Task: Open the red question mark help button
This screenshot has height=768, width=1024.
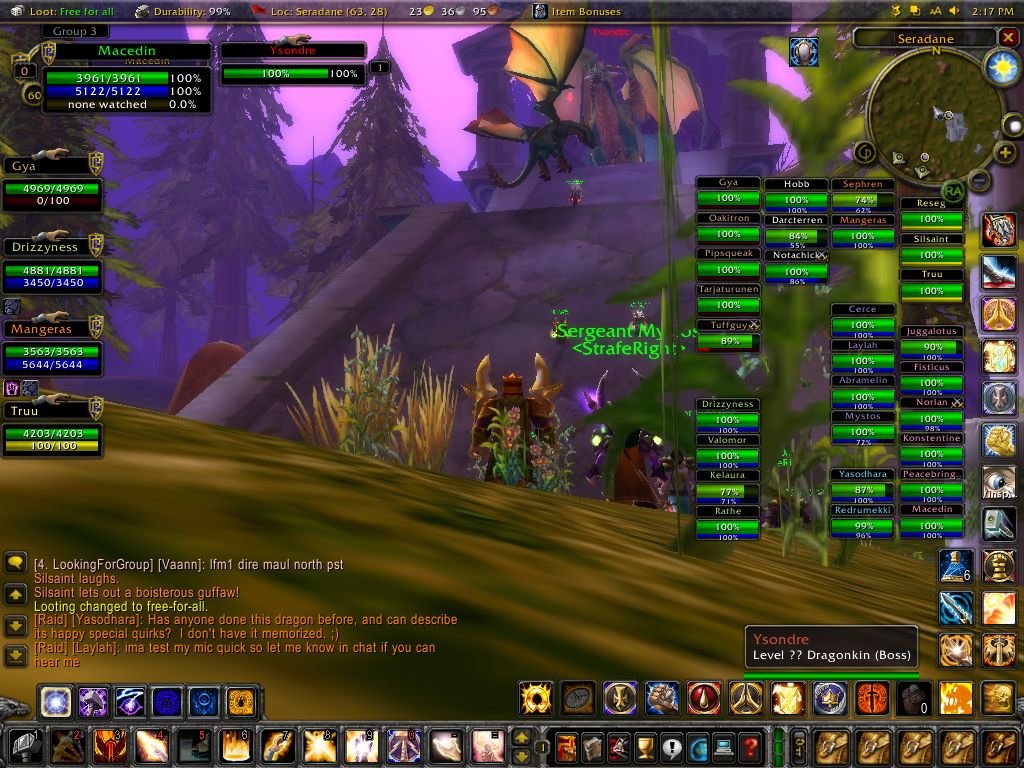Action: coord(750,746)
